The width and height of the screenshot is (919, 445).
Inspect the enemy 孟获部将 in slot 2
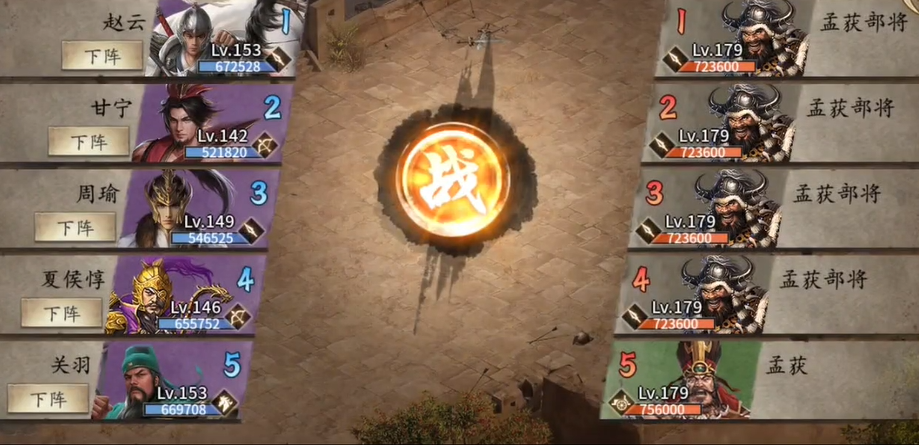745,123
